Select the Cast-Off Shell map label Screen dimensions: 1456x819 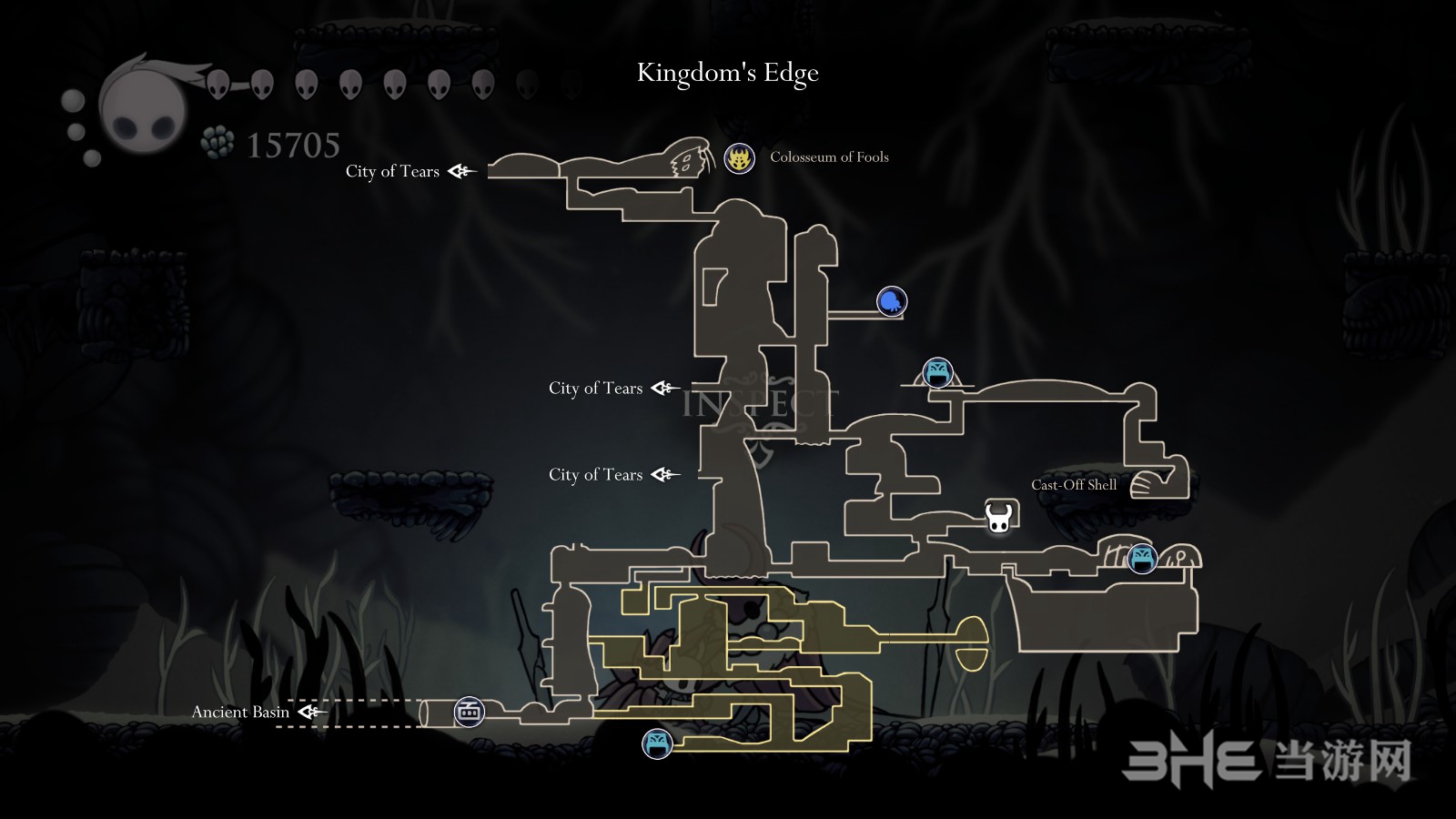click(1074, 485)
